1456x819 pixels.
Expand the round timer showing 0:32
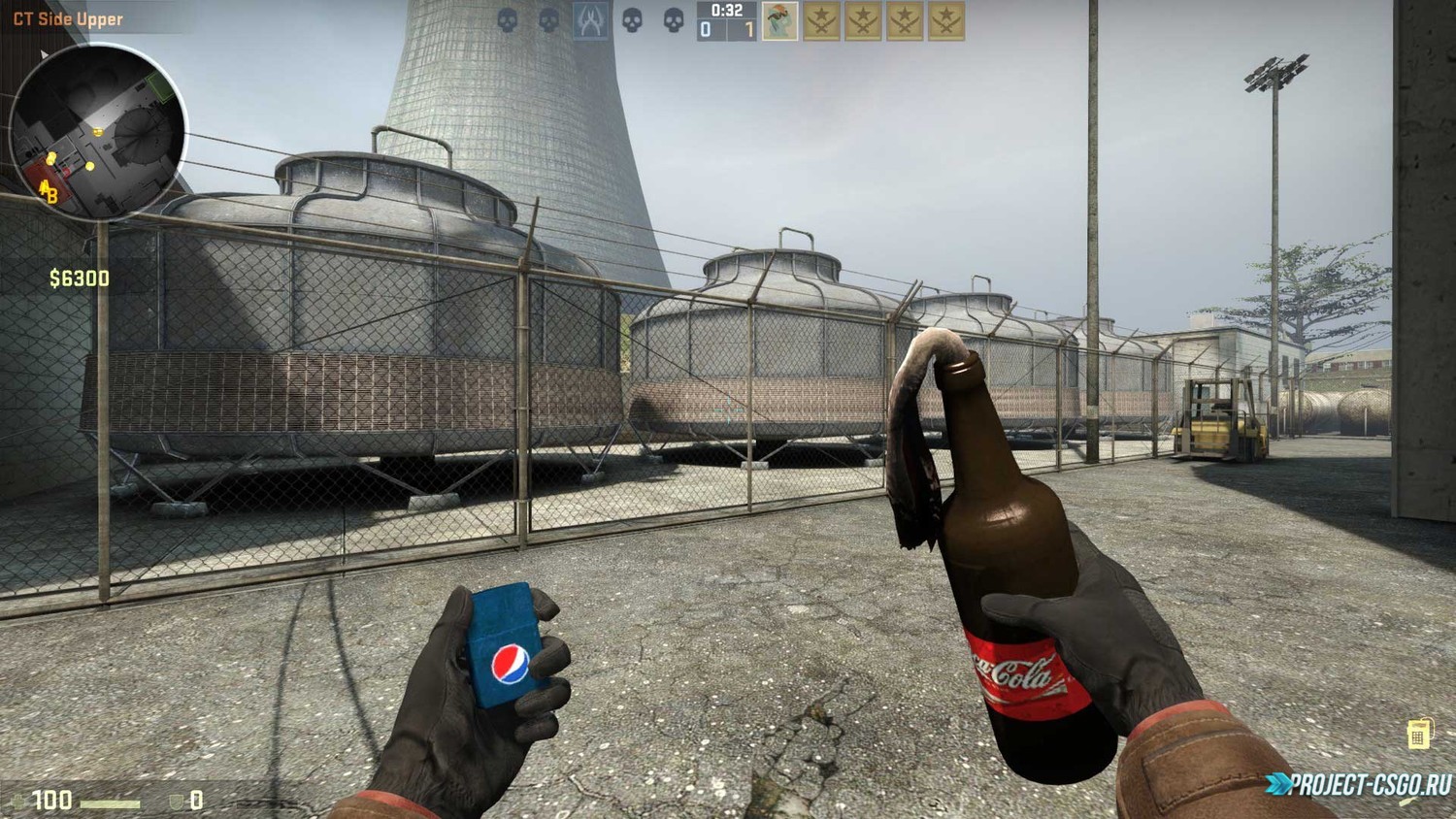[x=726, y=10]
